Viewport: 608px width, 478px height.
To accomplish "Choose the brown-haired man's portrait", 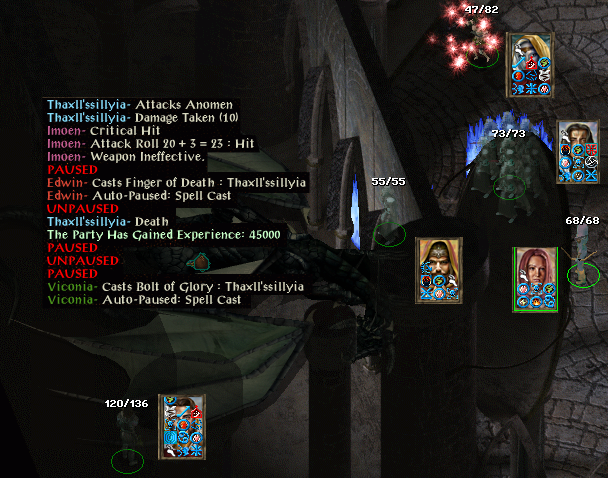I will 577,138.
